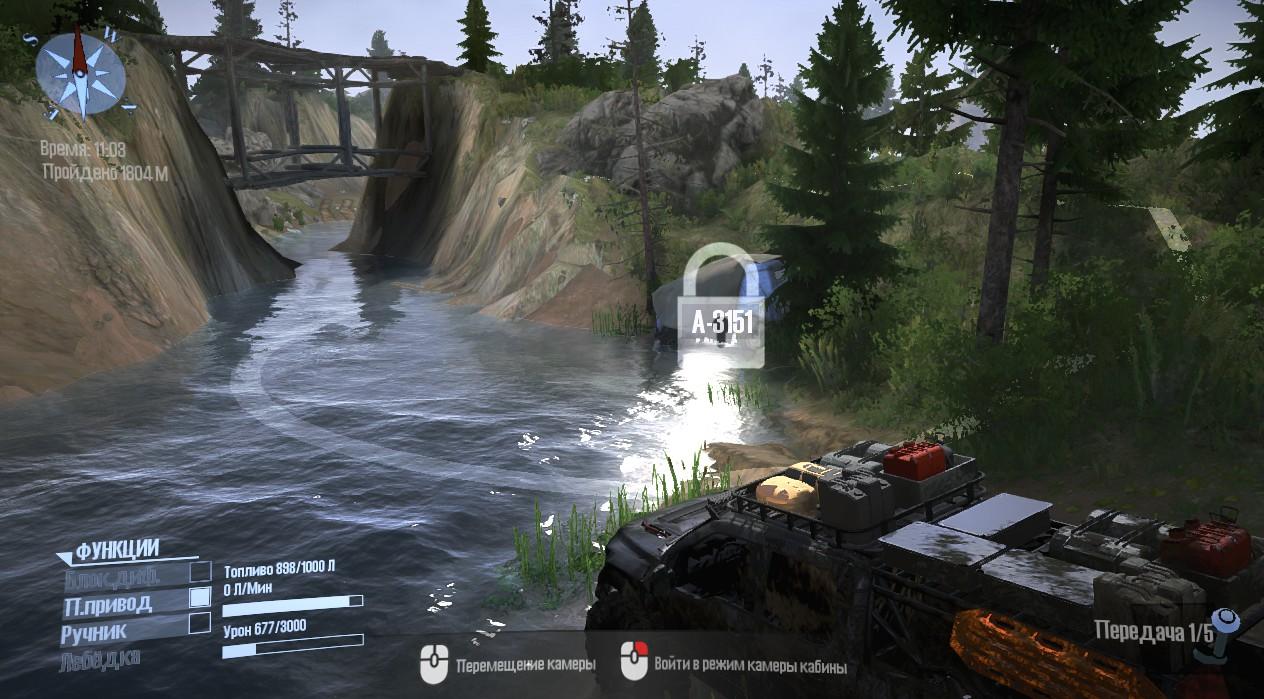Screen dimensions: 1264x699
Task: Collapse the ФУНКЦИИ functions panel header
Action: coord(108,549)
